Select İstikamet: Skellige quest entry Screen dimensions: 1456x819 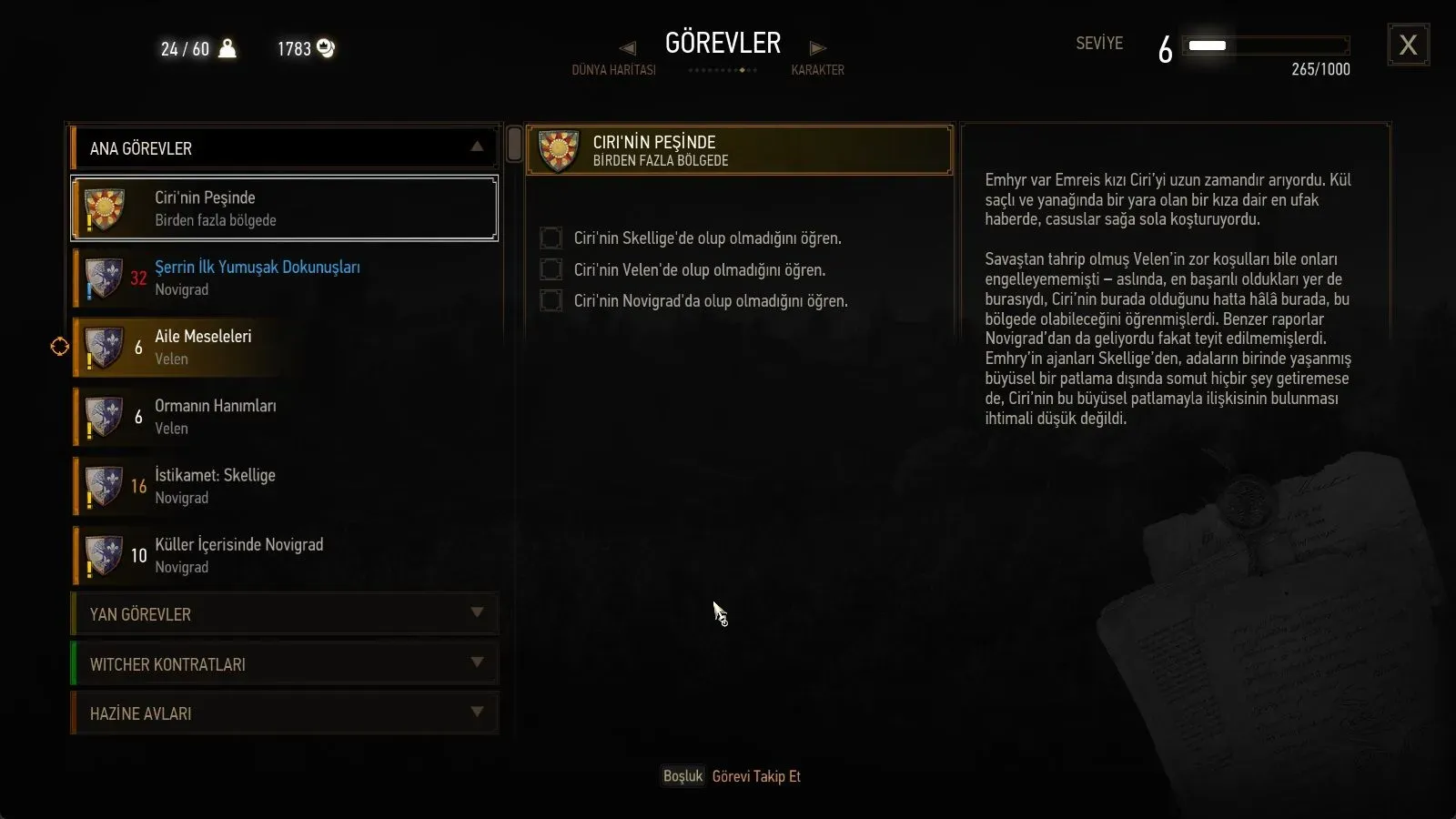pyautogui.click(x=284, y=486)
